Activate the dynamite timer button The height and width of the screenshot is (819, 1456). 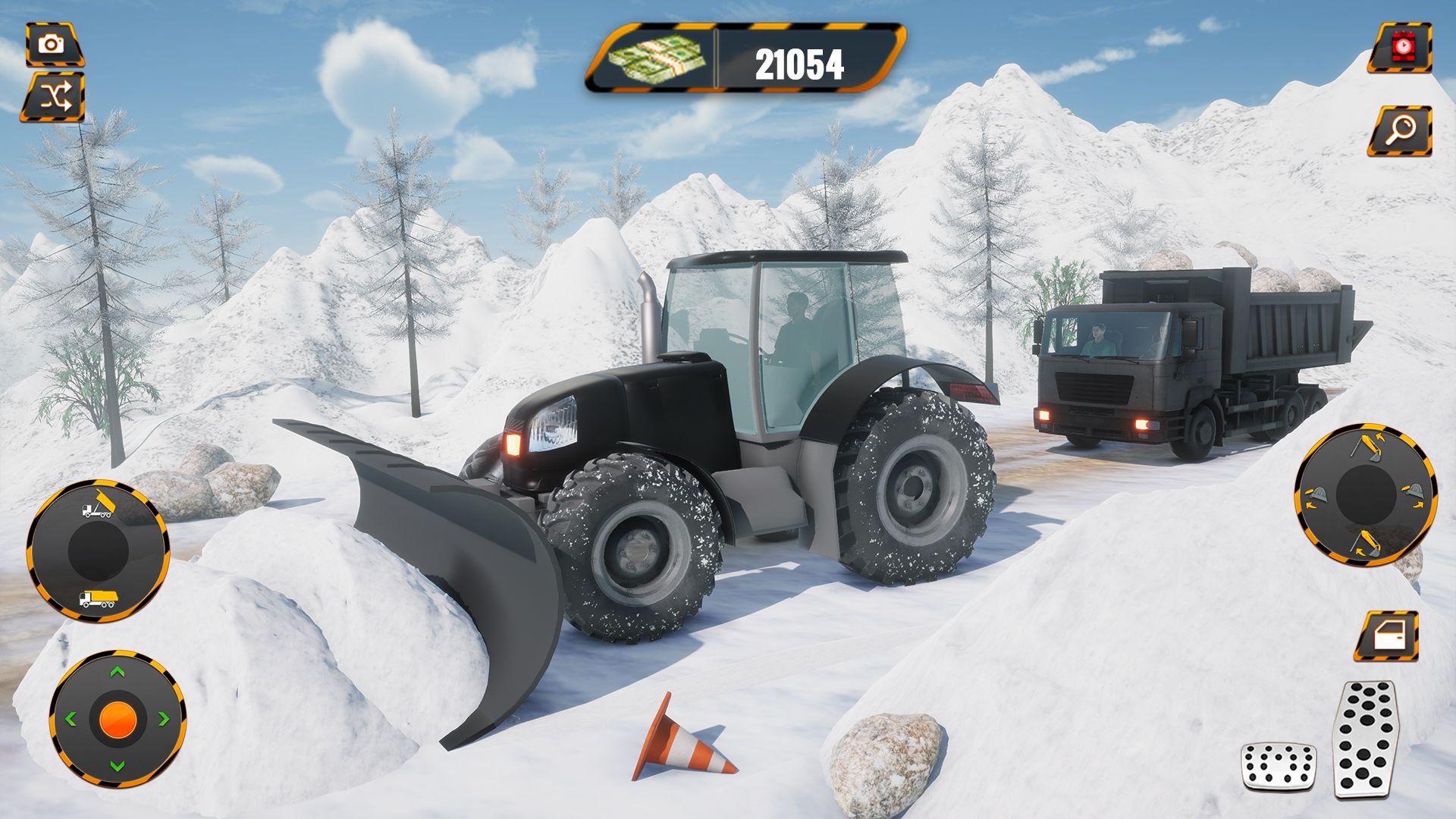(1402, 47)
